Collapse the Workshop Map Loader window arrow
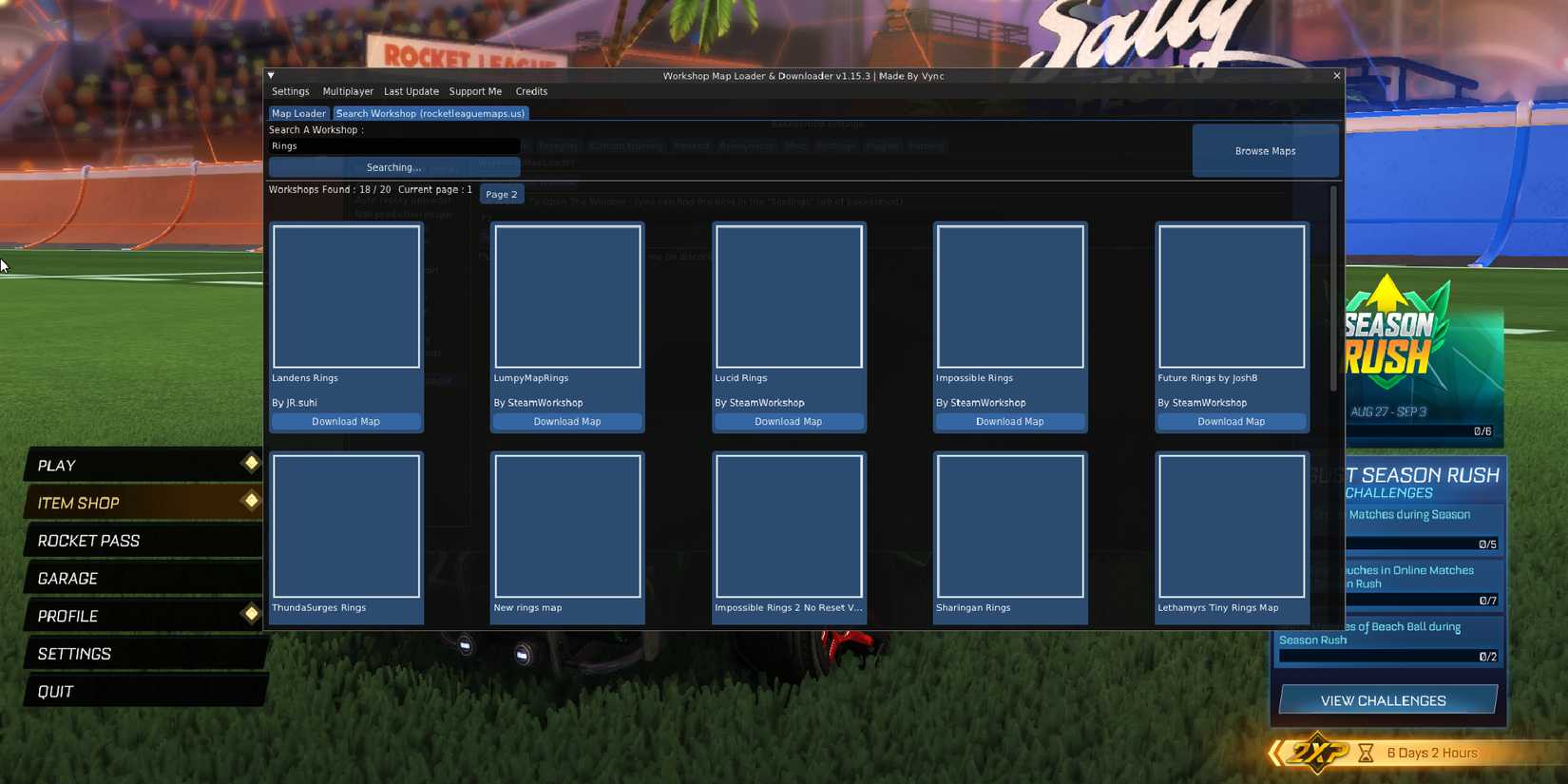Screen dimensions: 1568x784 (x=270, y=76)
